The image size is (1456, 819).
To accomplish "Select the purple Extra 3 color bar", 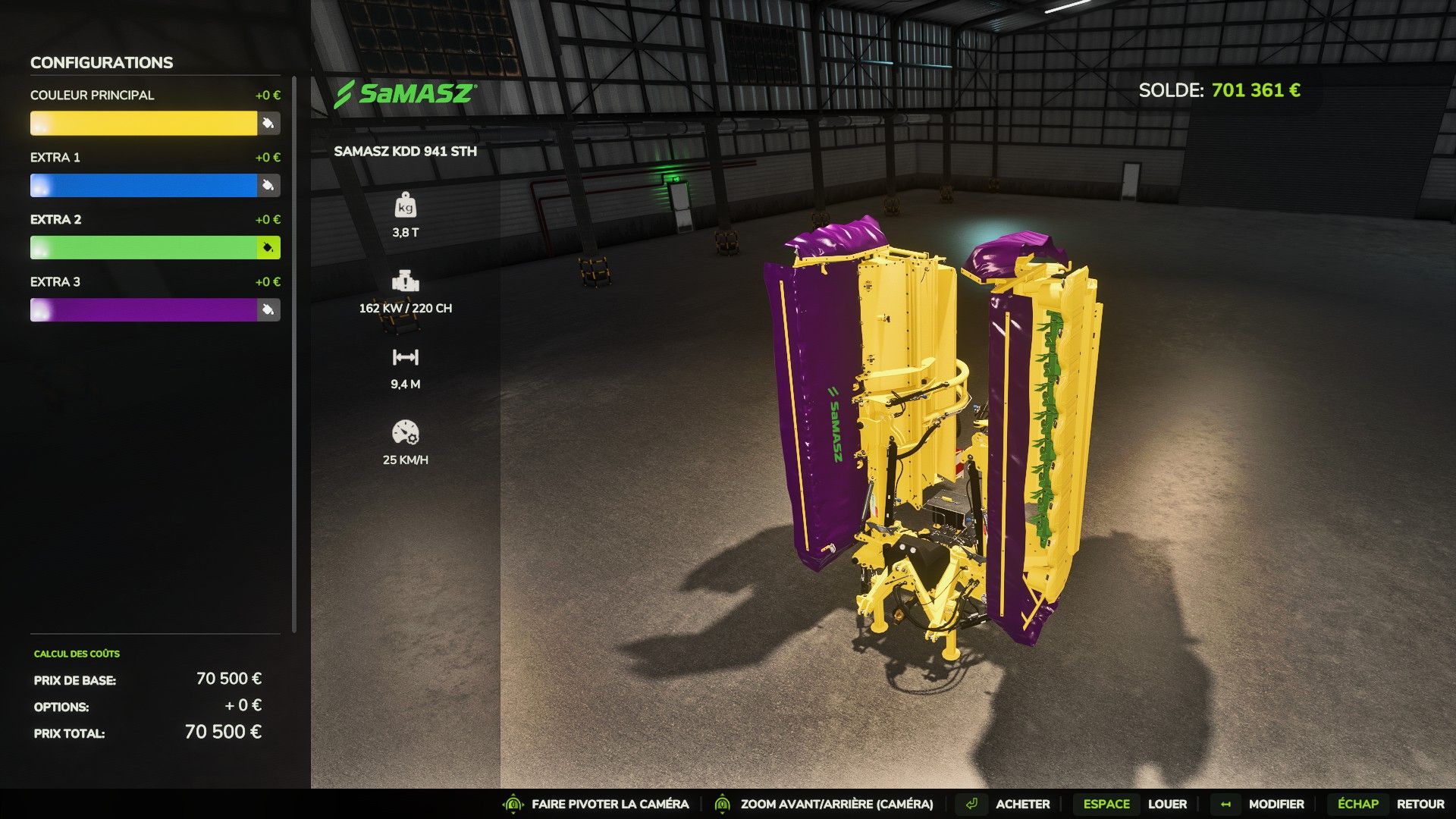I will click(143, 310).
